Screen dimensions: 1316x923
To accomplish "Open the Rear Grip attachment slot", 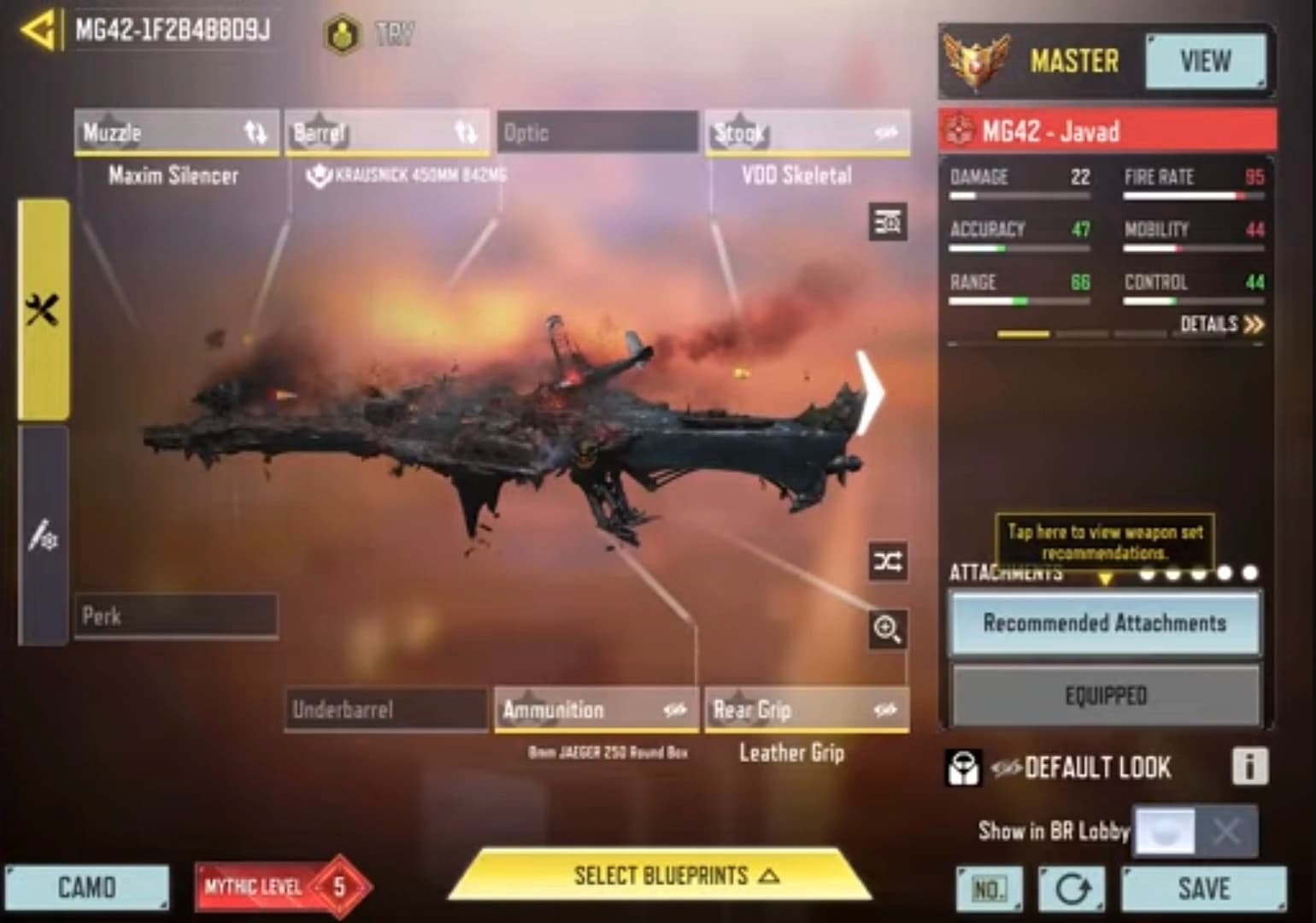I will [x=807, y=709].
